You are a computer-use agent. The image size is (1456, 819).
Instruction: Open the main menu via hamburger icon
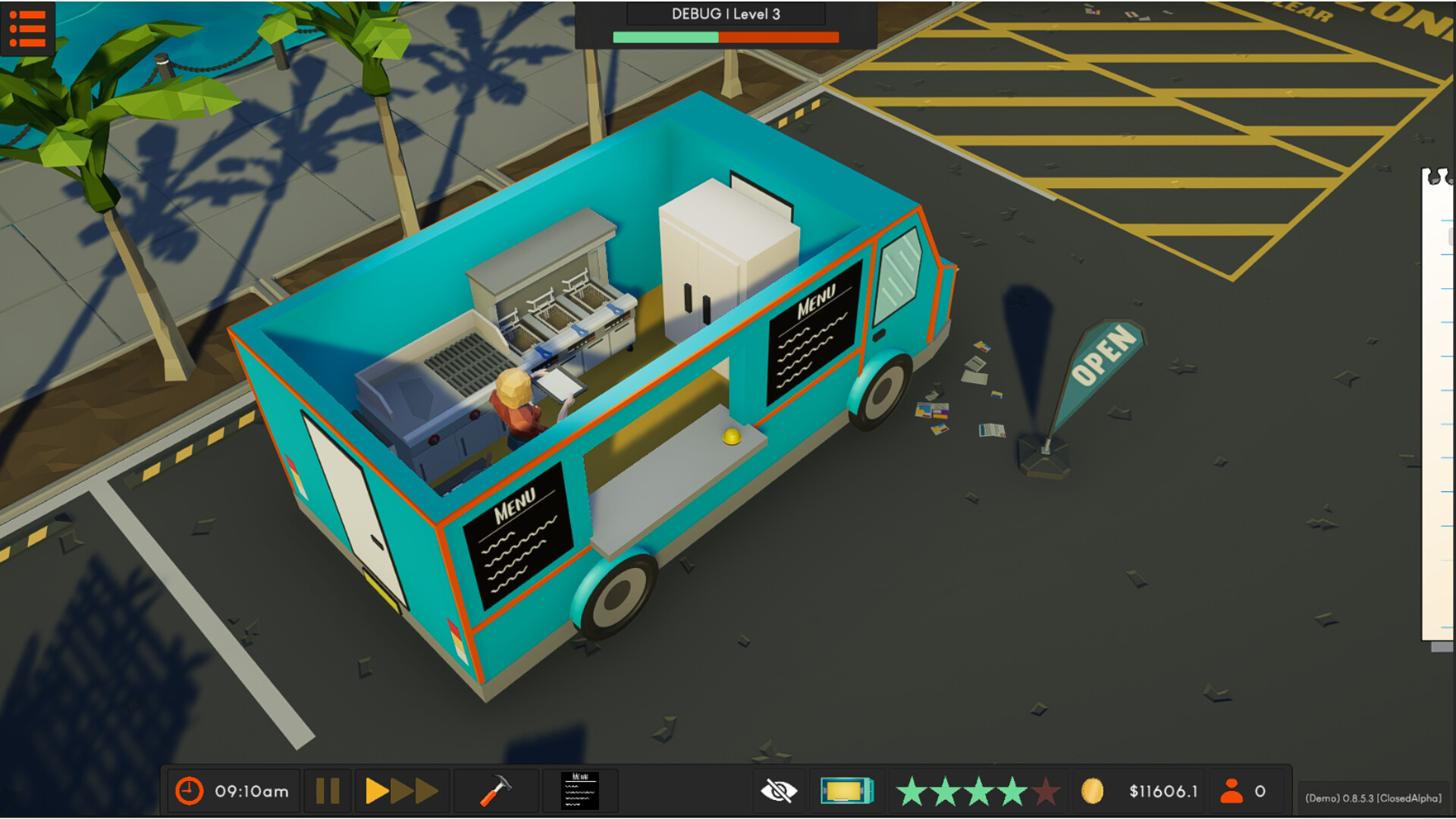coord(28,28)
